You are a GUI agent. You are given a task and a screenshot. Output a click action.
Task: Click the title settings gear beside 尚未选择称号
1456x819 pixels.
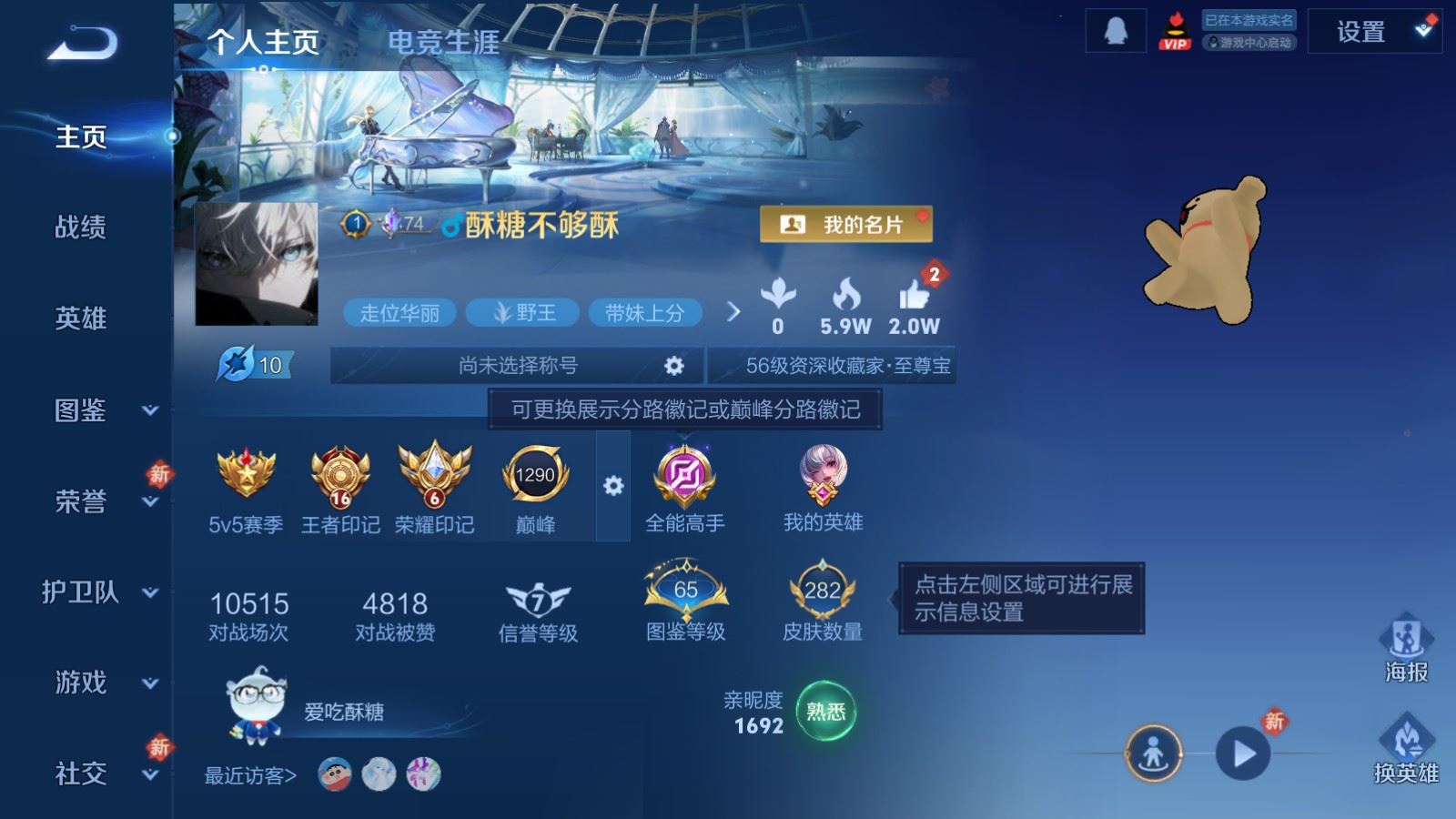coord(674,366)
